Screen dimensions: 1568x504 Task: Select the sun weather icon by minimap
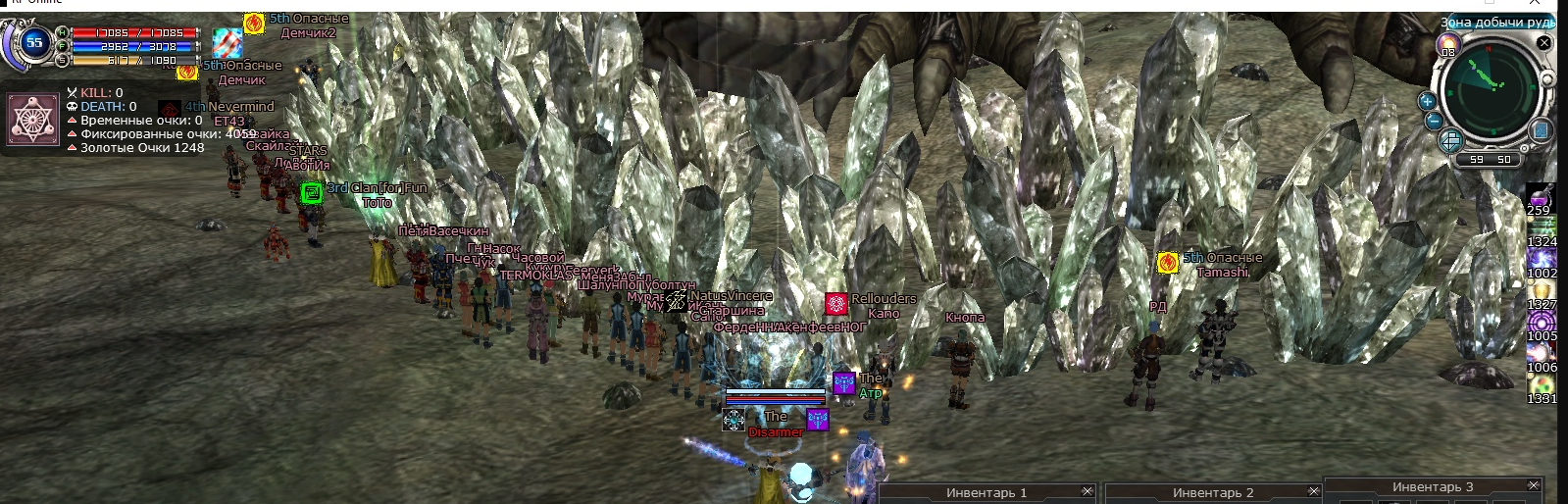click(x=1448, y=44)
